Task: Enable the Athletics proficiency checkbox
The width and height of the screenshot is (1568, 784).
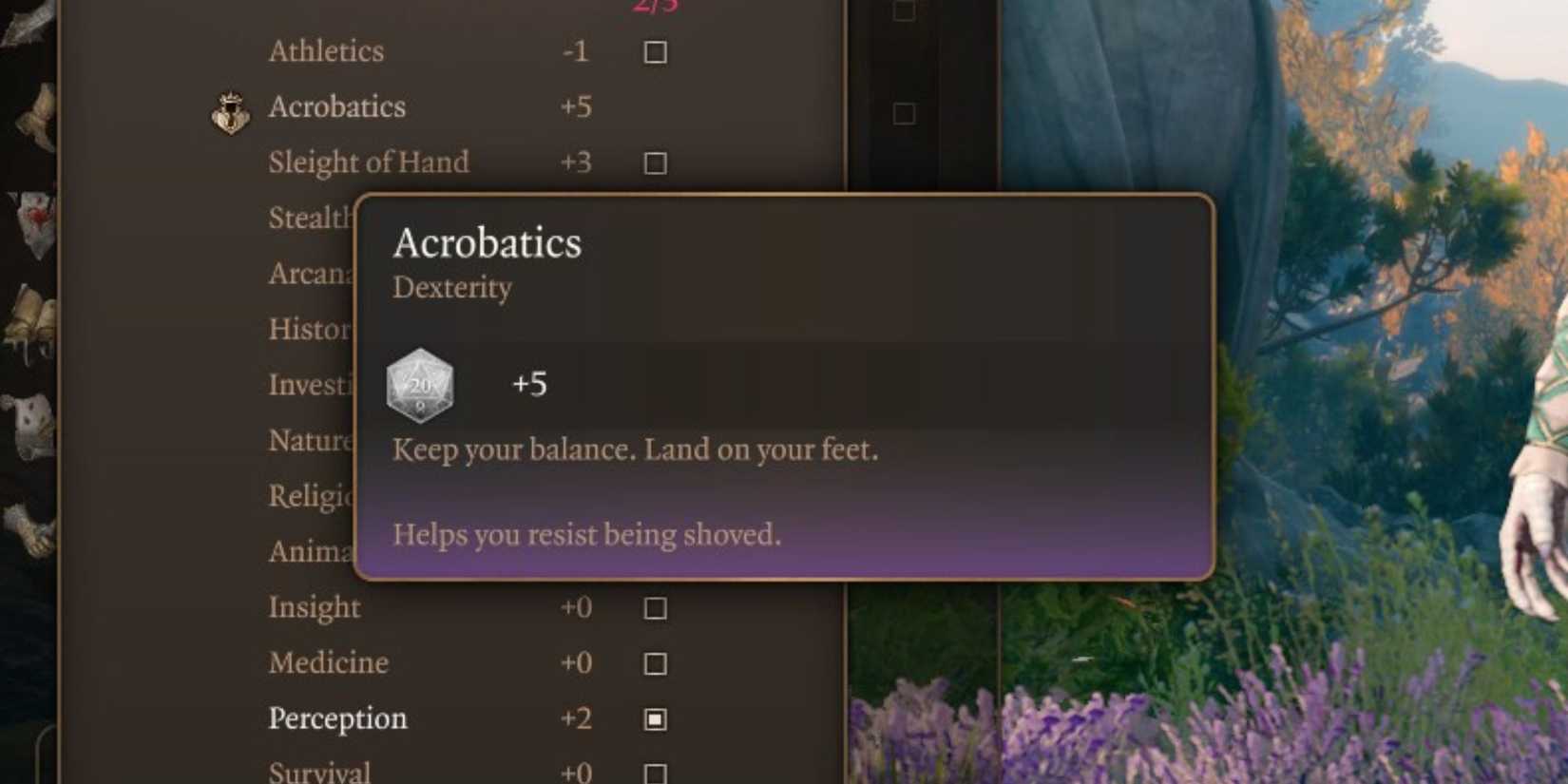Action: 657,53
